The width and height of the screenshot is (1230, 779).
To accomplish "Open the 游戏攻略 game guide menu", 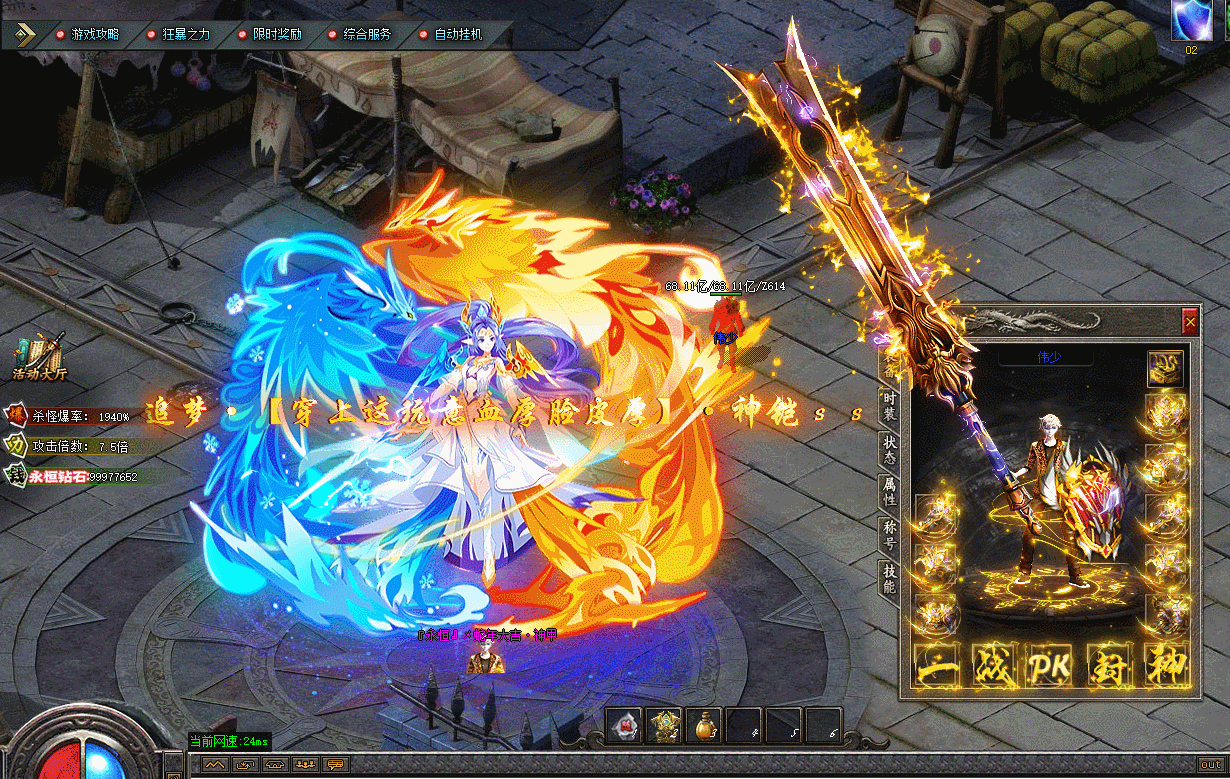I will 88,34.
